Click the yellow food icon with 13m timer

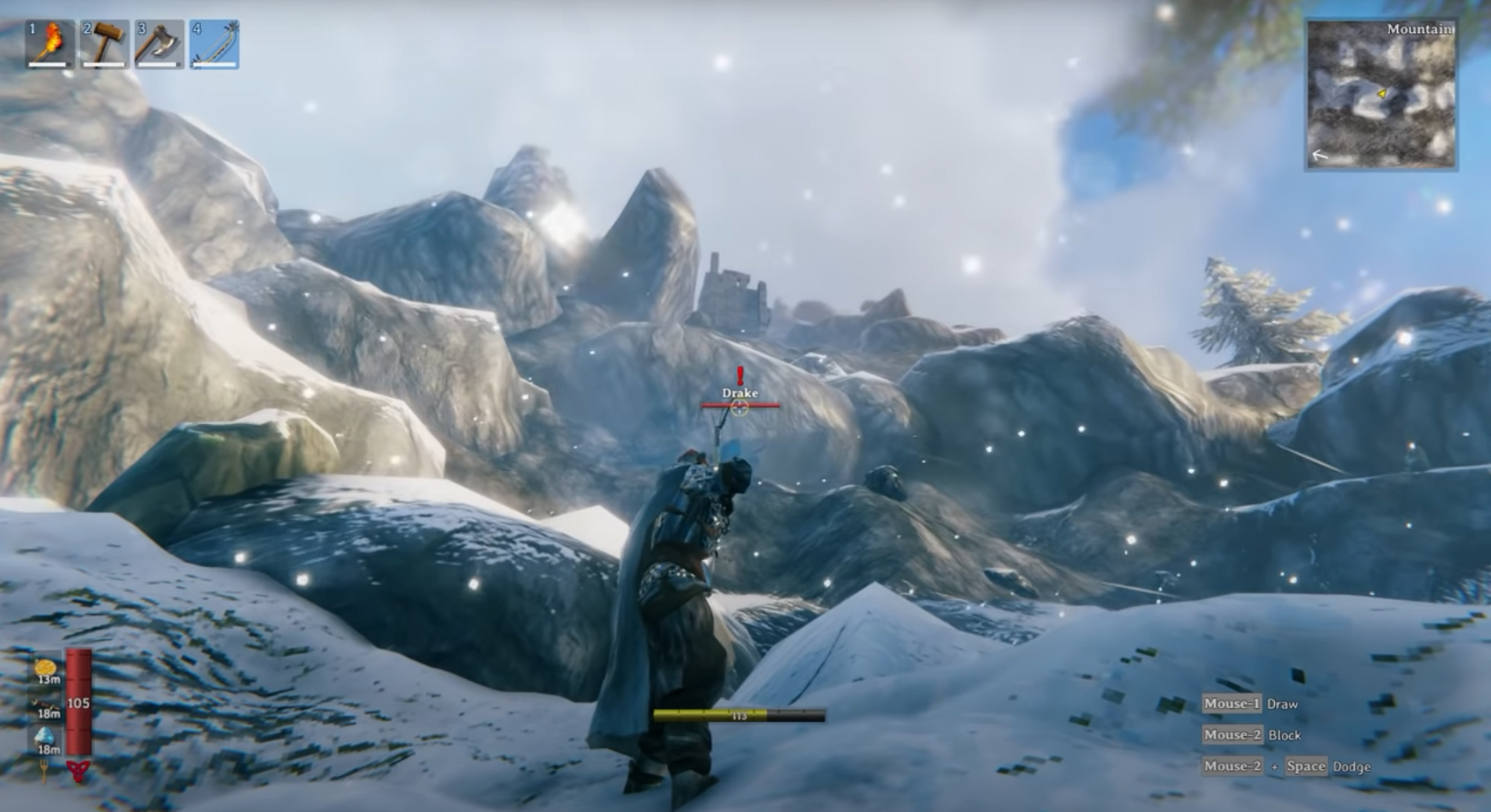click(45, 667)
